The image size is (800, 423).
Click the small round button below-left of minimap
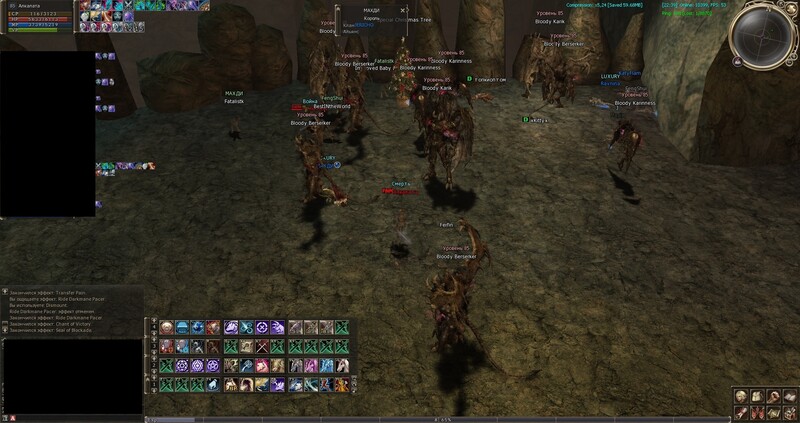pyautogui.click(x=737, y=62)
